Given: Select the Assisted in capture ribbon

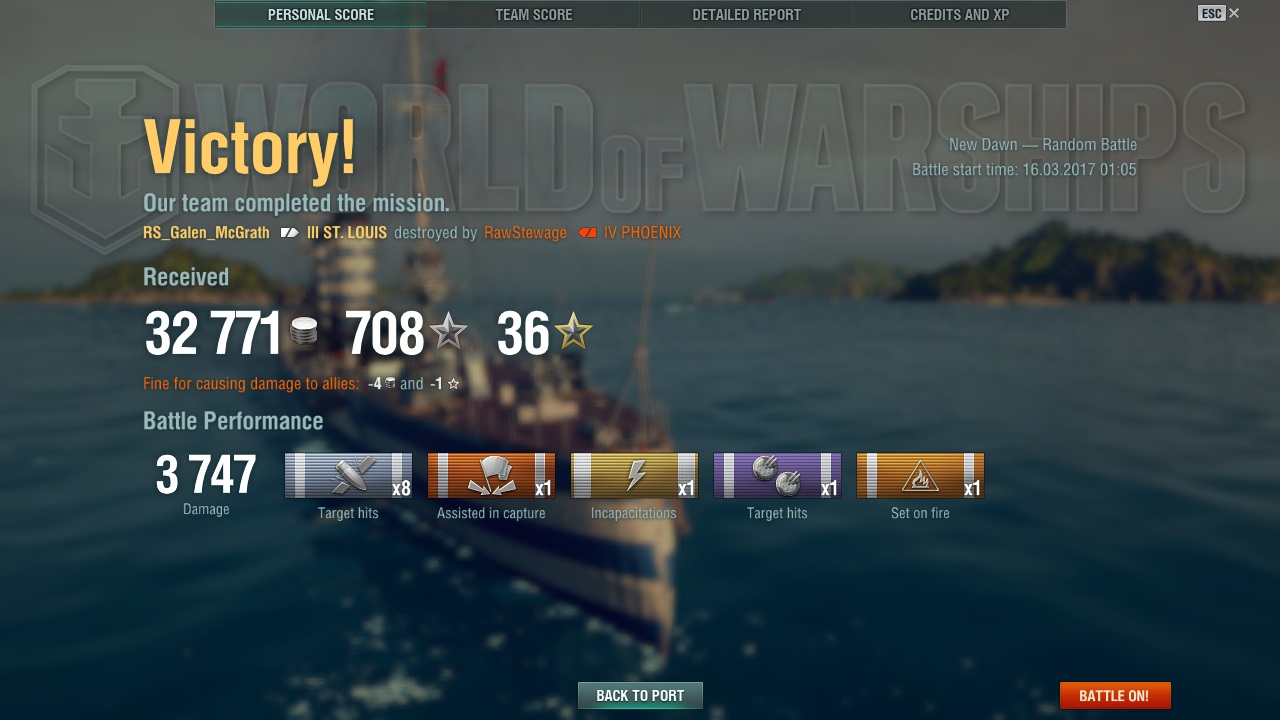Looking at the screenshot, I should pyautogui.click(x=491, y=476).
